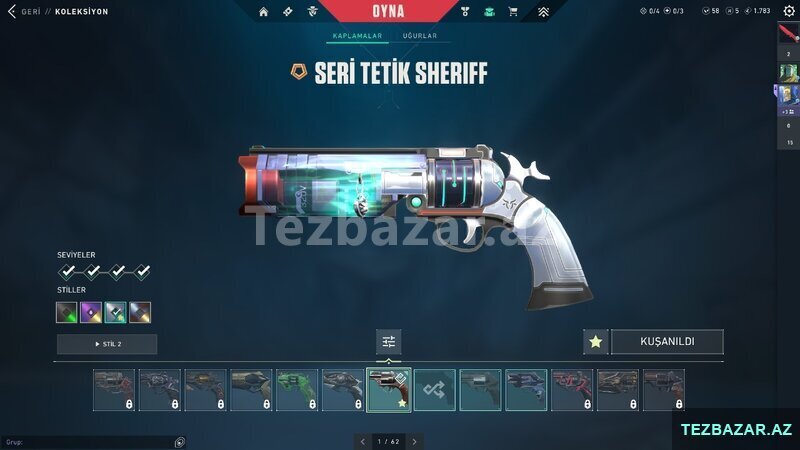Go to the previous skin page arrow
Viewport: 800px width, 450px height.
[362, 441]
